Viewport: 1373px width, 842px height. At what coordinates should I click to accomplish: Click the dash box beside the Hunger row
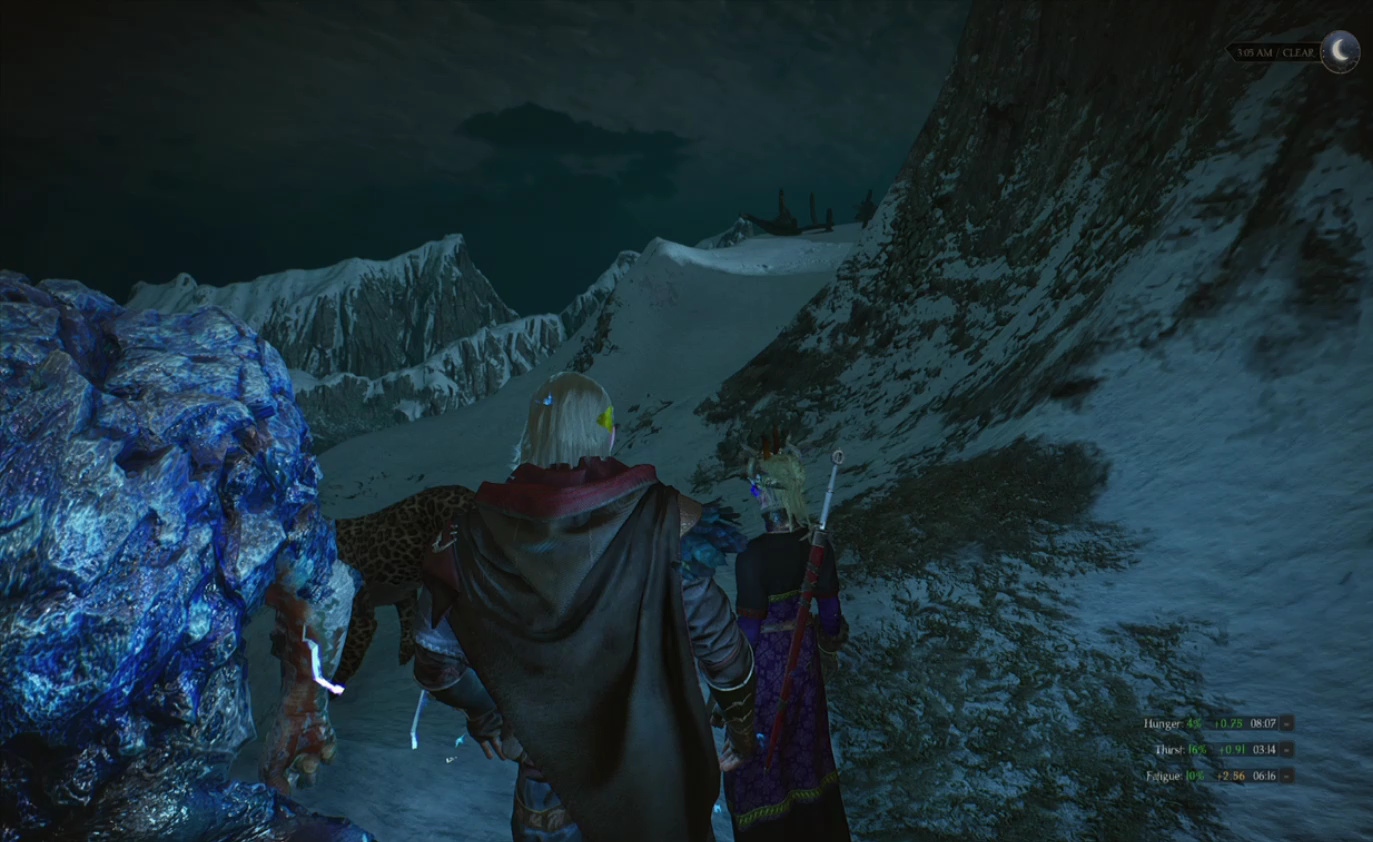point(1286,723)
